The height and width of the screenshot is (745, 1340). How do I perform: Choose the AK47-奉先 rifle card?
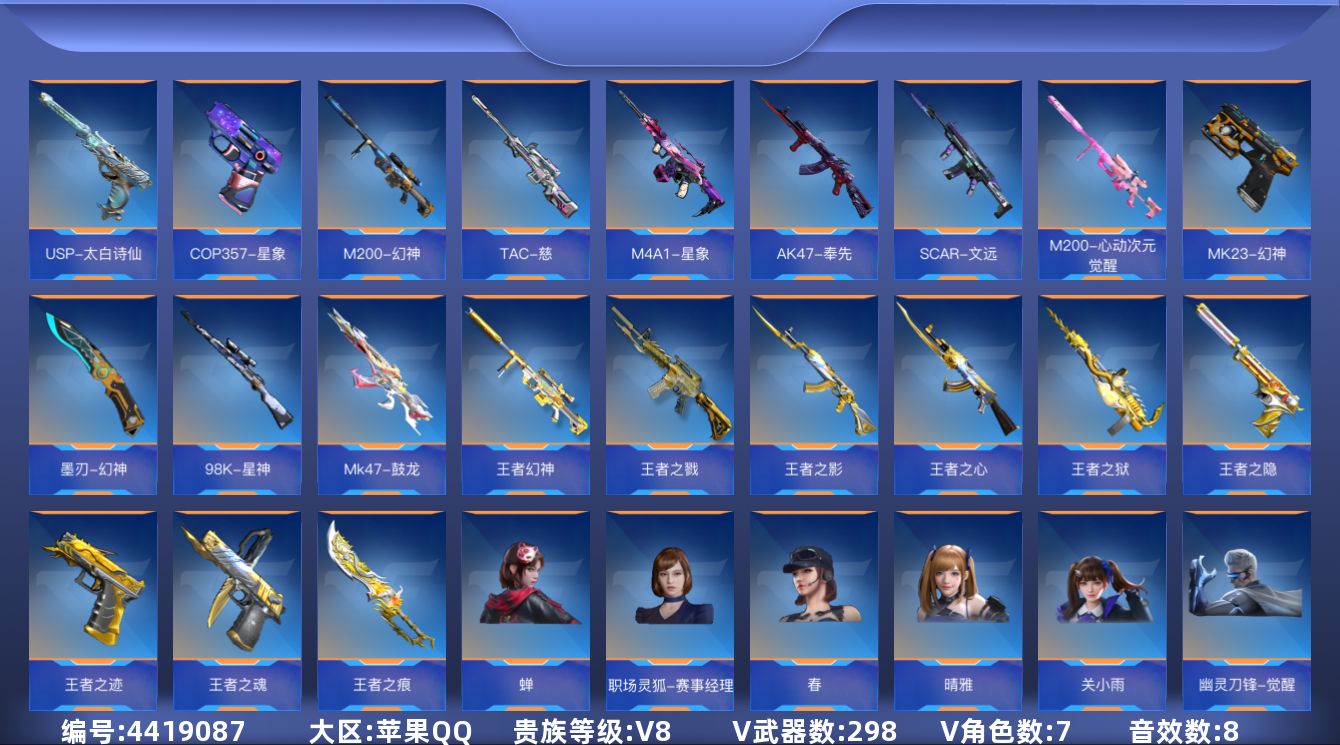click(813, 178)
